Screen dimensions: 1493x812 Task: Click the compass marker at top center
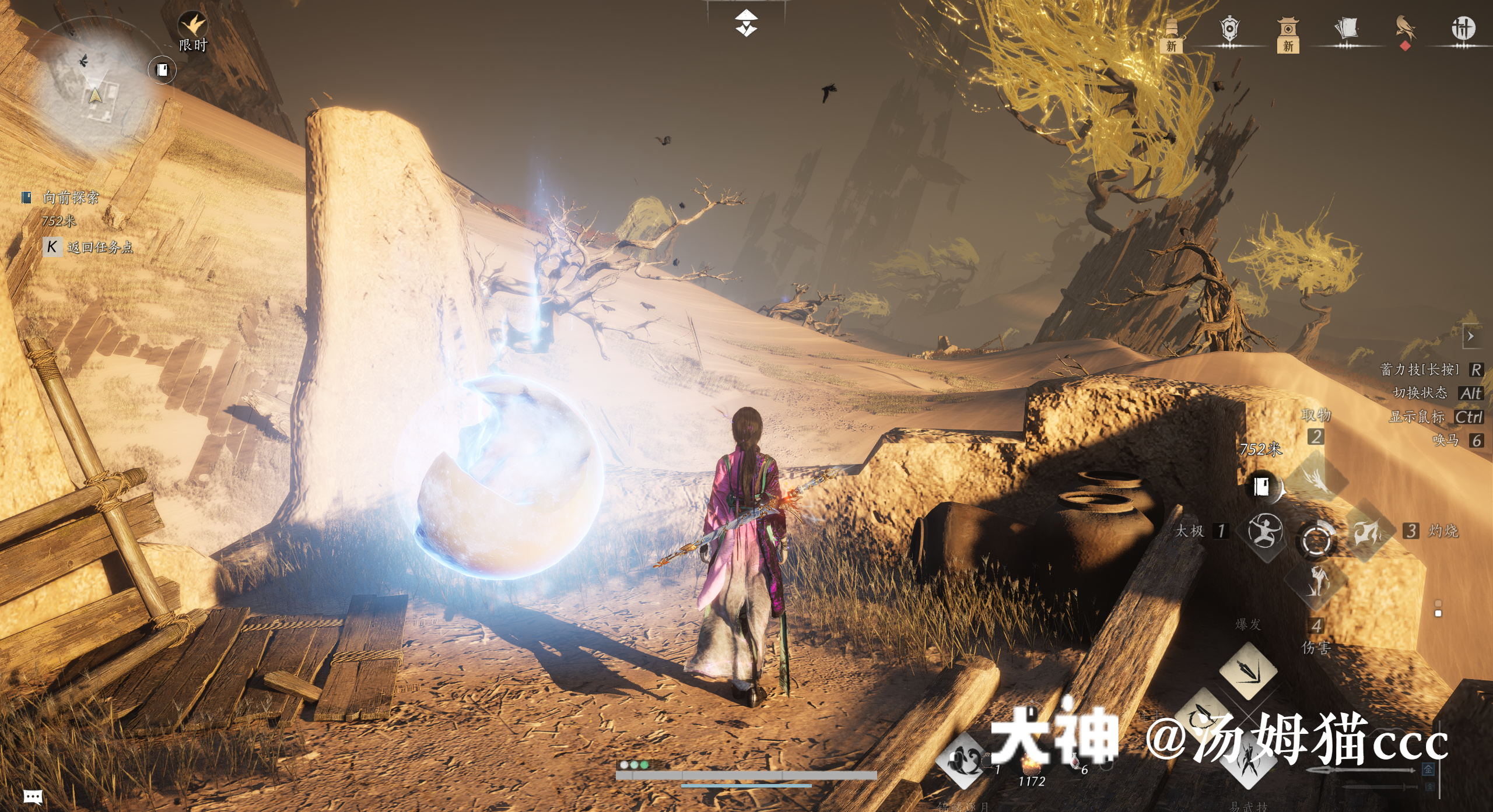[746, 23]
